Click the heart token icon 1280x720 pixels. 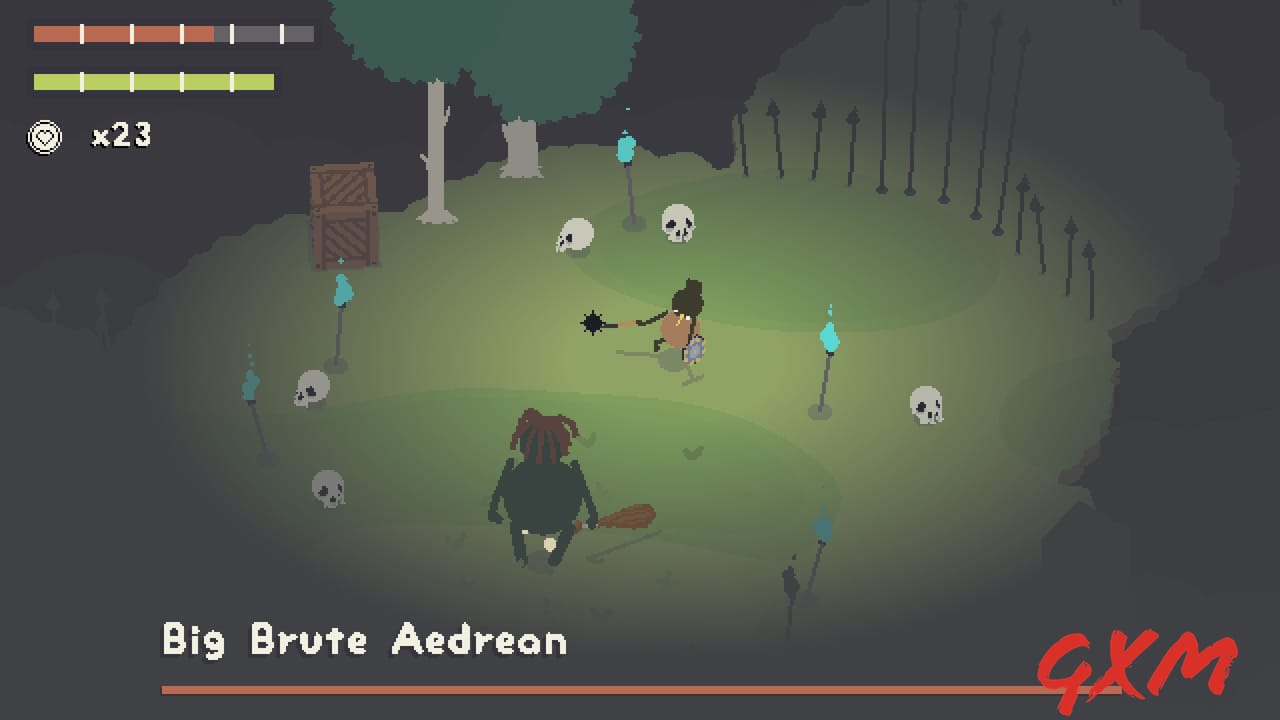44,137
